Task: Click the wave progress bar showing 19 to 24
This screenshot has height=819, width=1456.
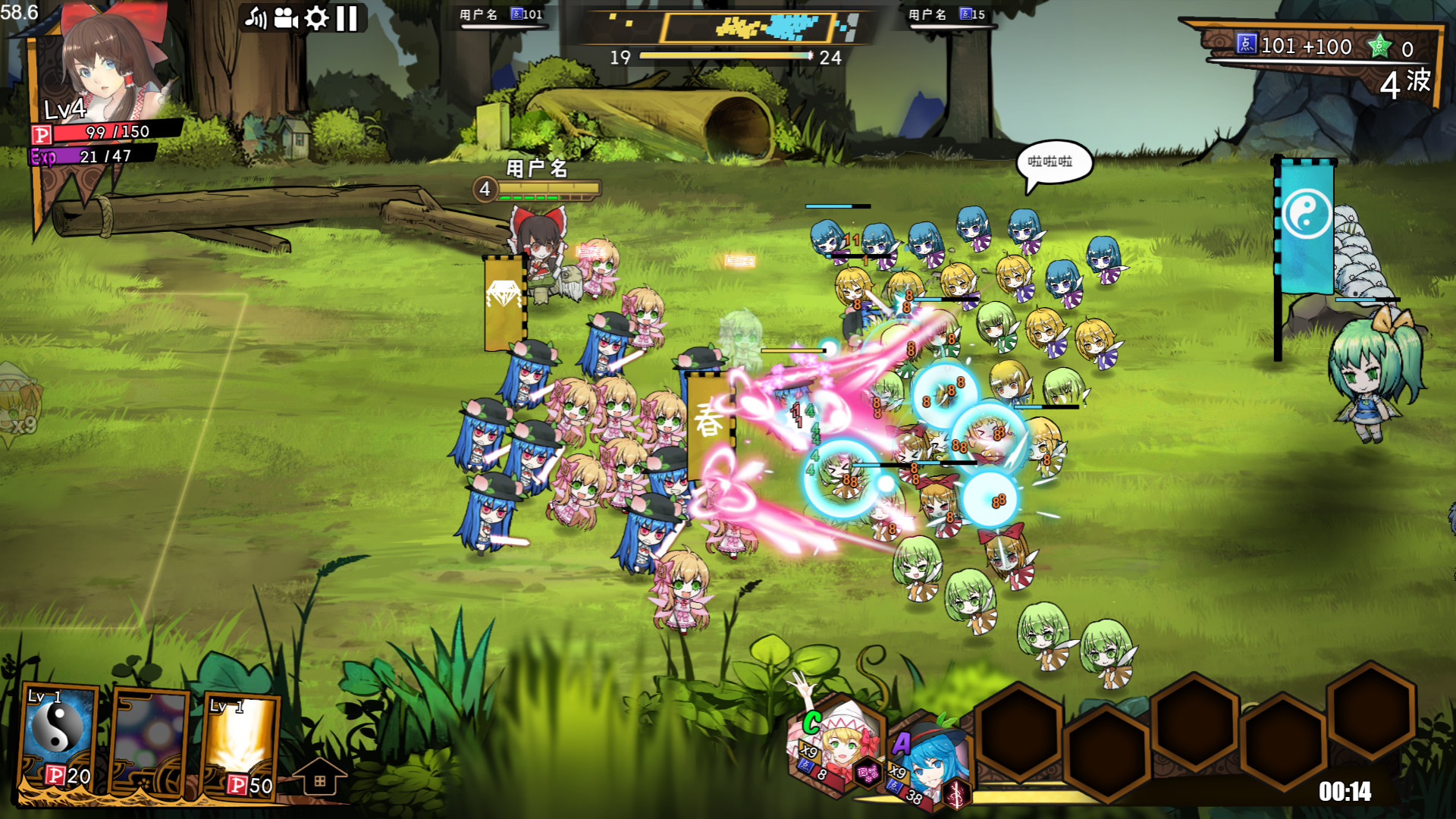Action: coord(724,55)
